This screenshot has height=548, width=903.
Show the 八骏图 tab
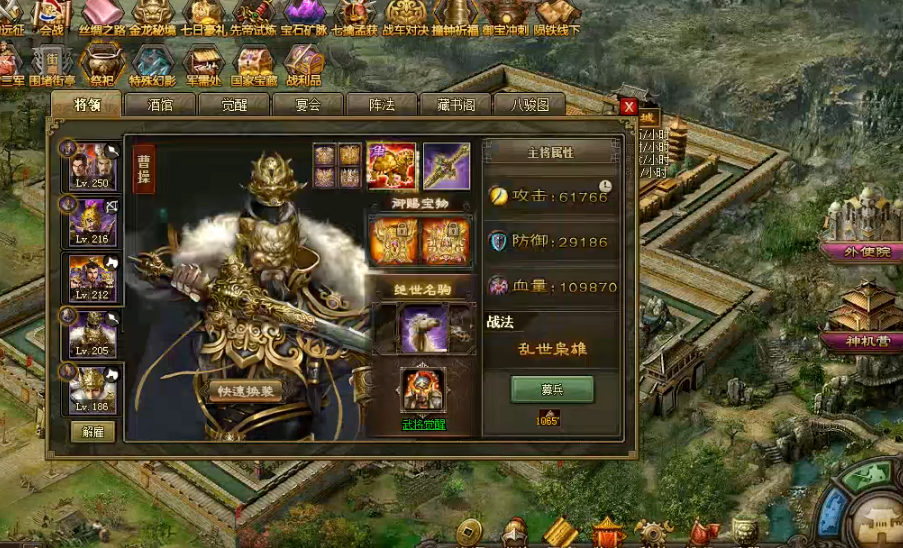pyautogui.click(x=529, y=104)
